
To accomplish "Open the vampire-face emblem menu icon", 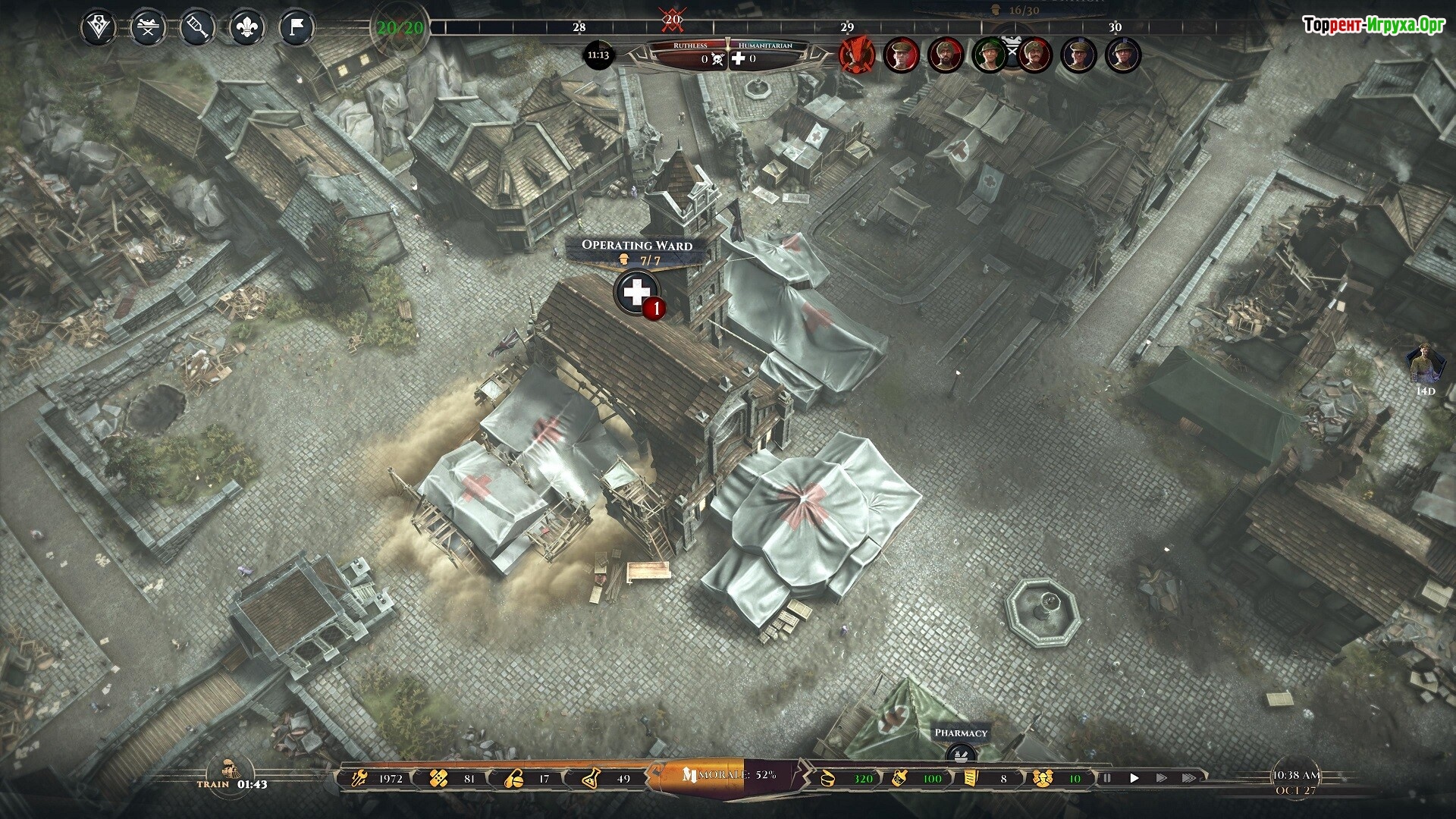I will (98, 29).
